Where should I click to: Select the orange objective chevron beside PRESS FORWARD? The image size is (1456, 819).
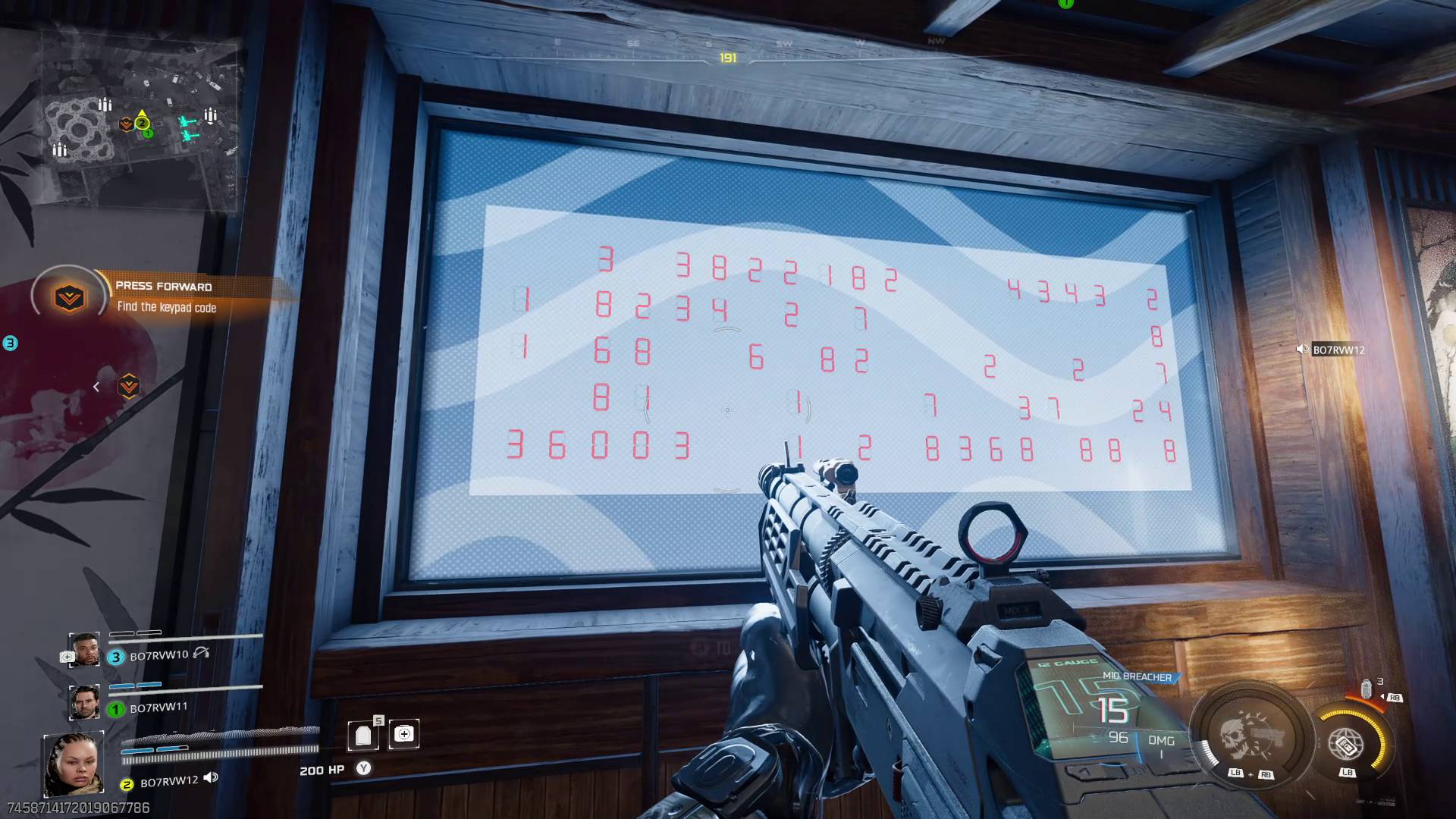[68, 297]
